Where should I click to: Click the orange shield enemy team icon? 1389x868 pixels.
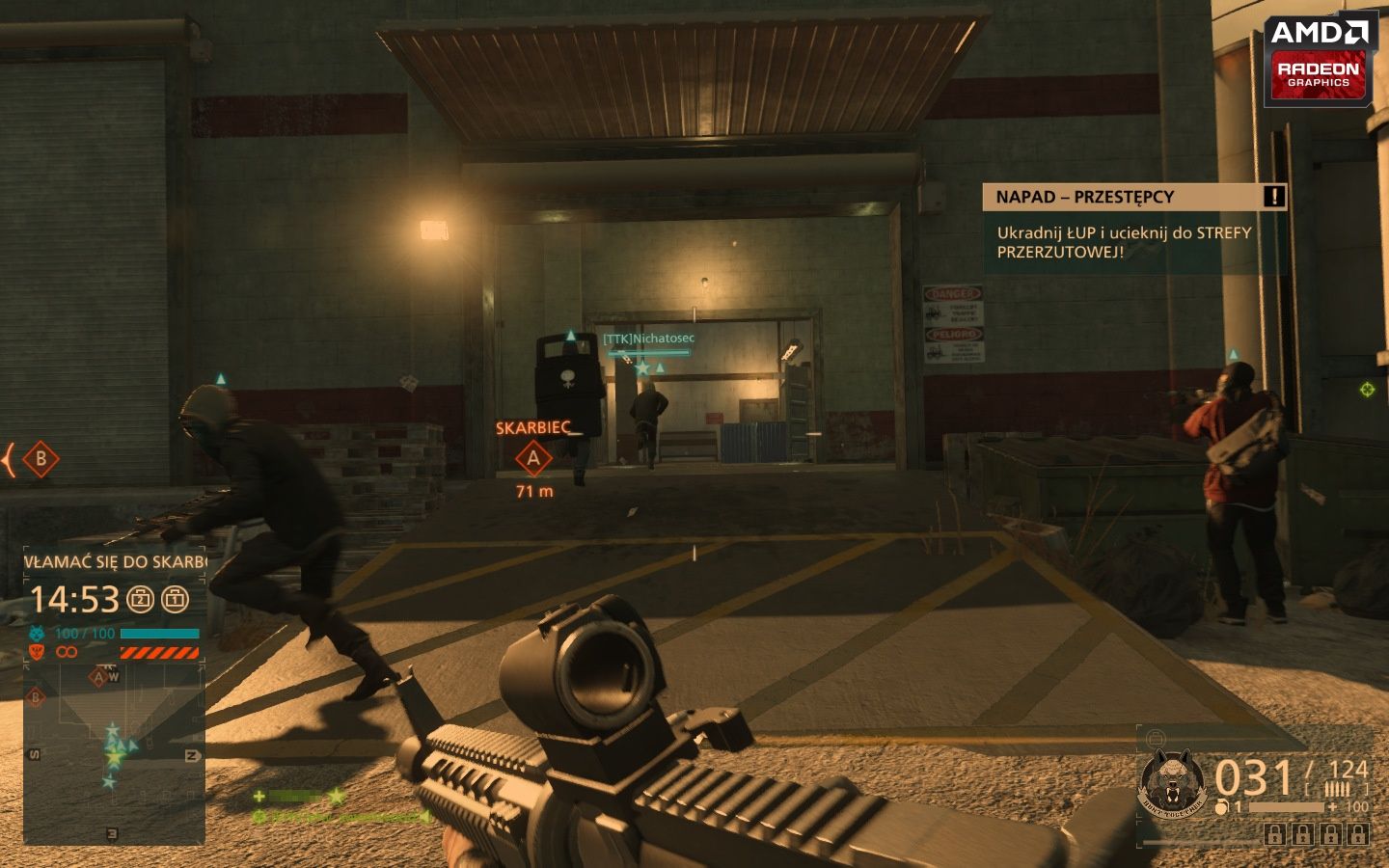pos(36,651)
